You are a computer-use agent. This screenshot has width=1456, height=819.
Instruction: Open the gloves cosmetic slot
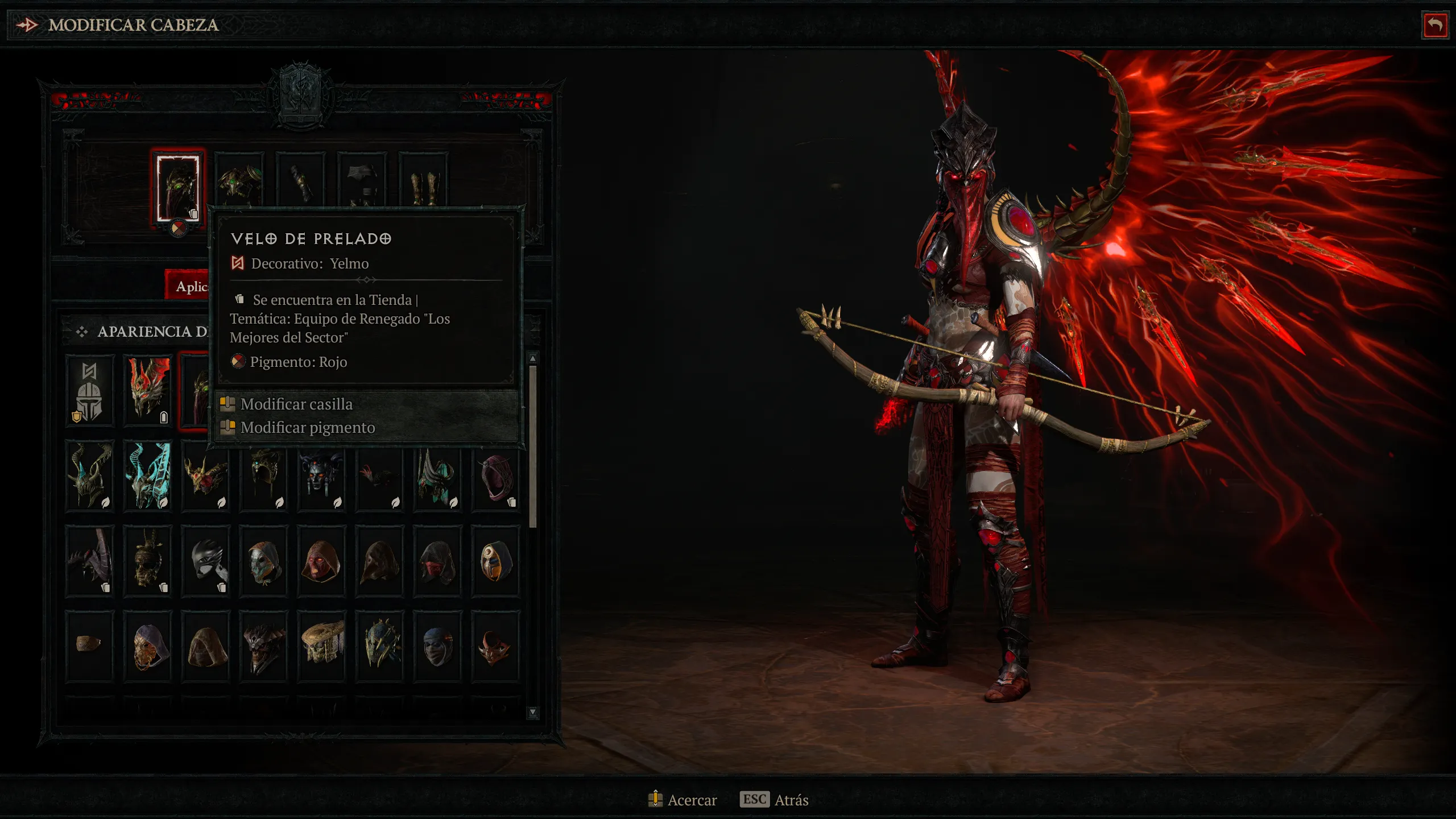(301, 180)
